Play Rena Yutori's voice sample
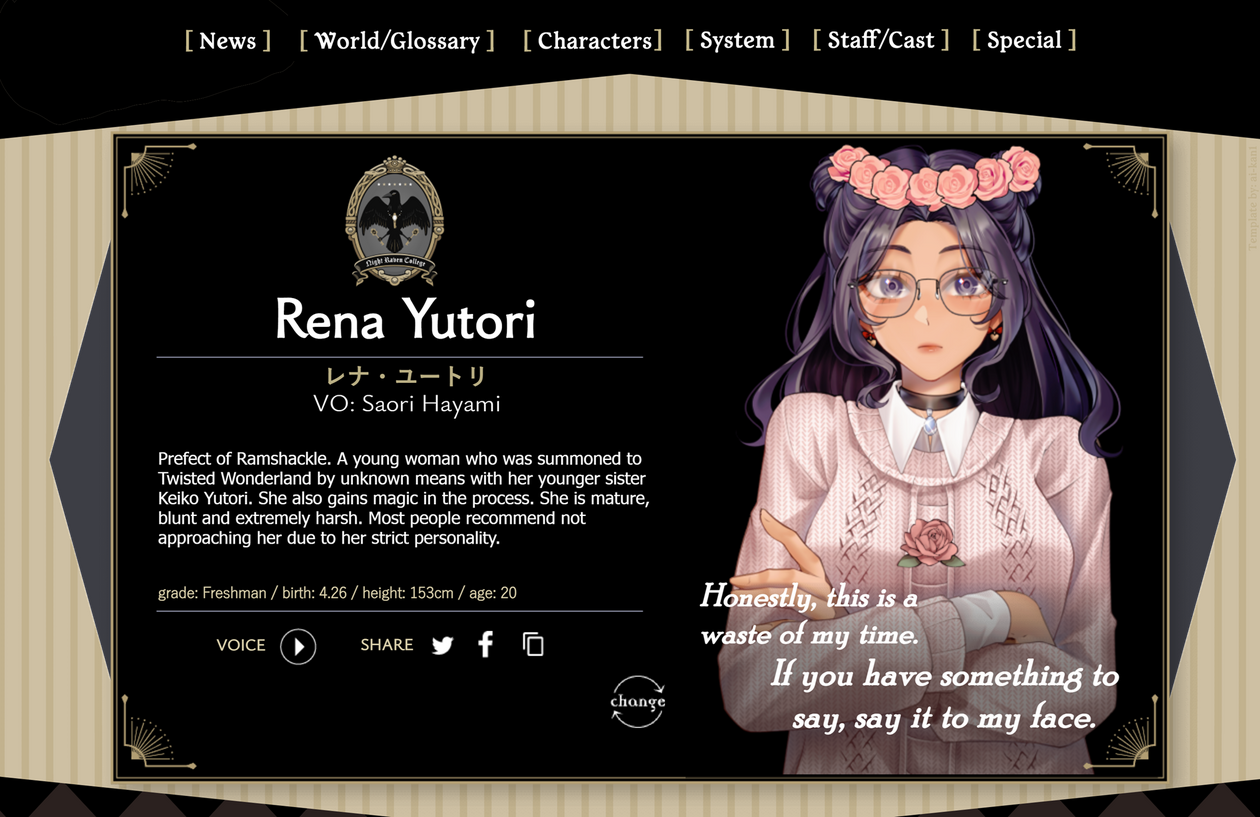 [x=298, y=646]
